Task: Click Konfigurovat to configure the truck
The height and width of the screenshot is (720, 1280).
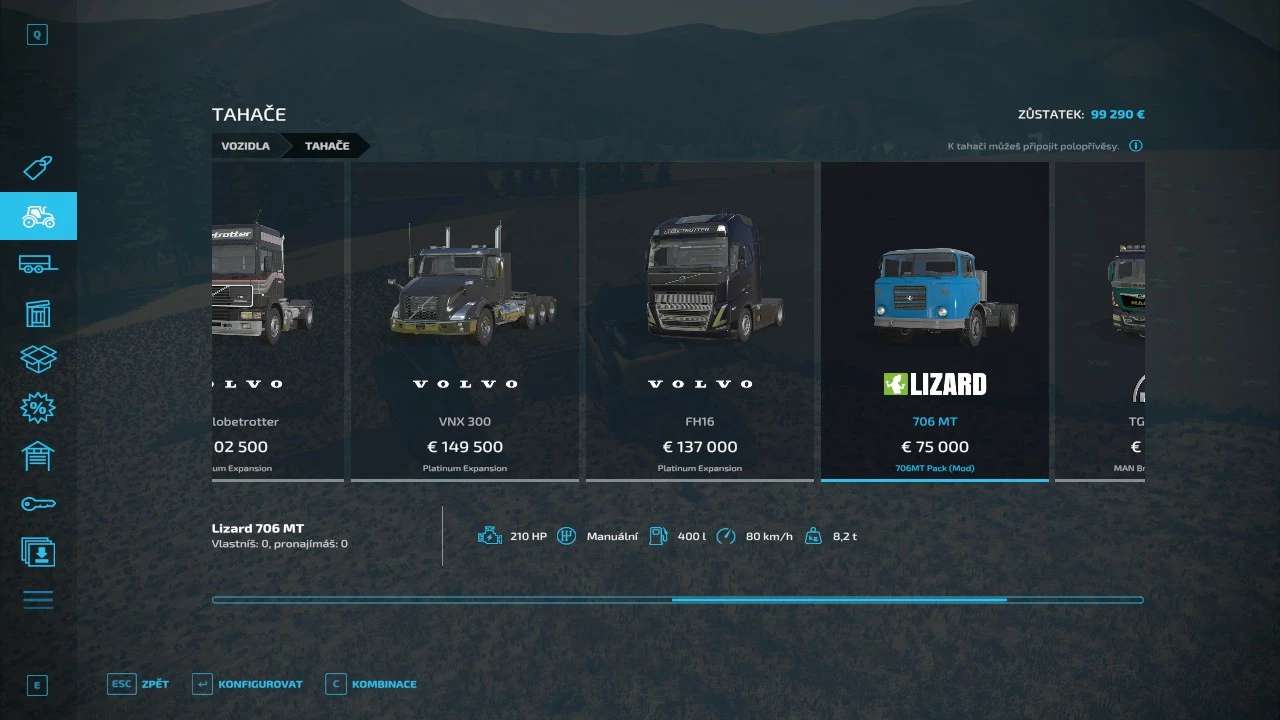Action: pos(248,684)
